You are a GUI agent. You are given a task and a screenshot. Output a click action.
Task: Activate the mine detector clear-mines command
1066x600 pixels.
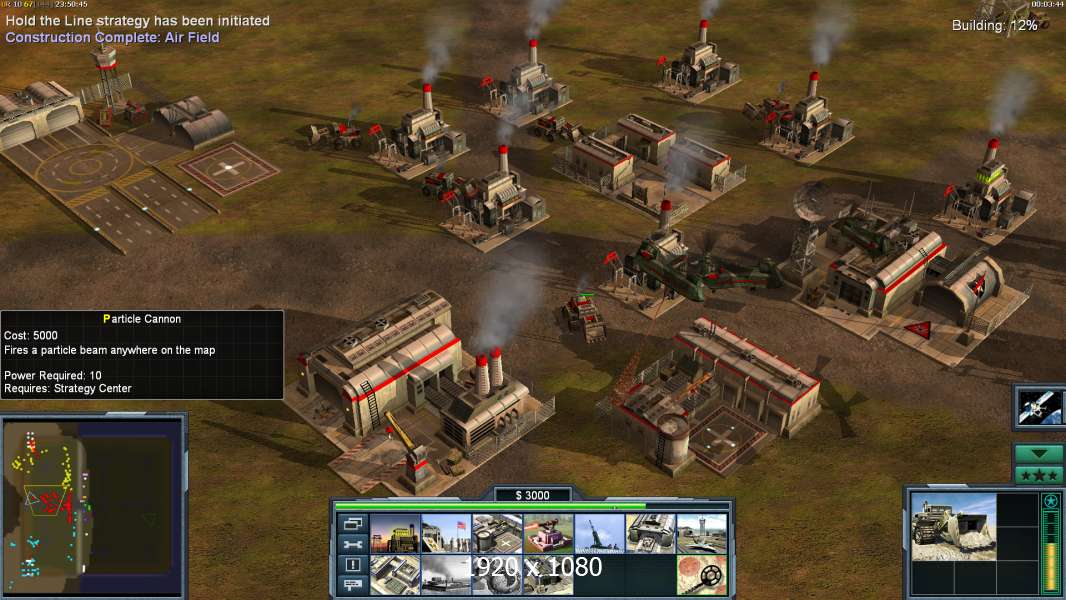pyautogui.click(x=701, y=574)
